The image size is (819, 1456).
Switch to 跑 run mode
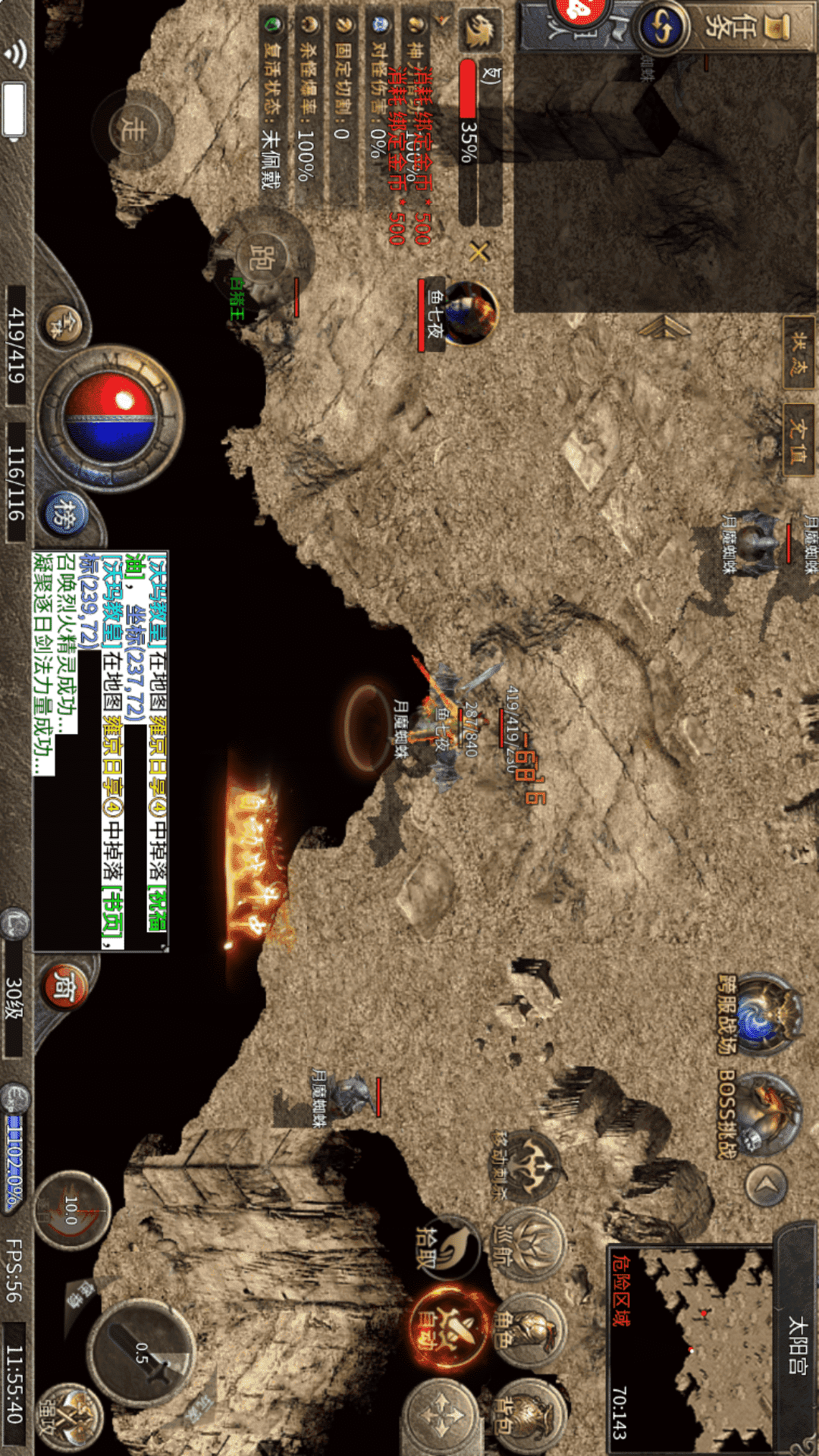(263, 258)
